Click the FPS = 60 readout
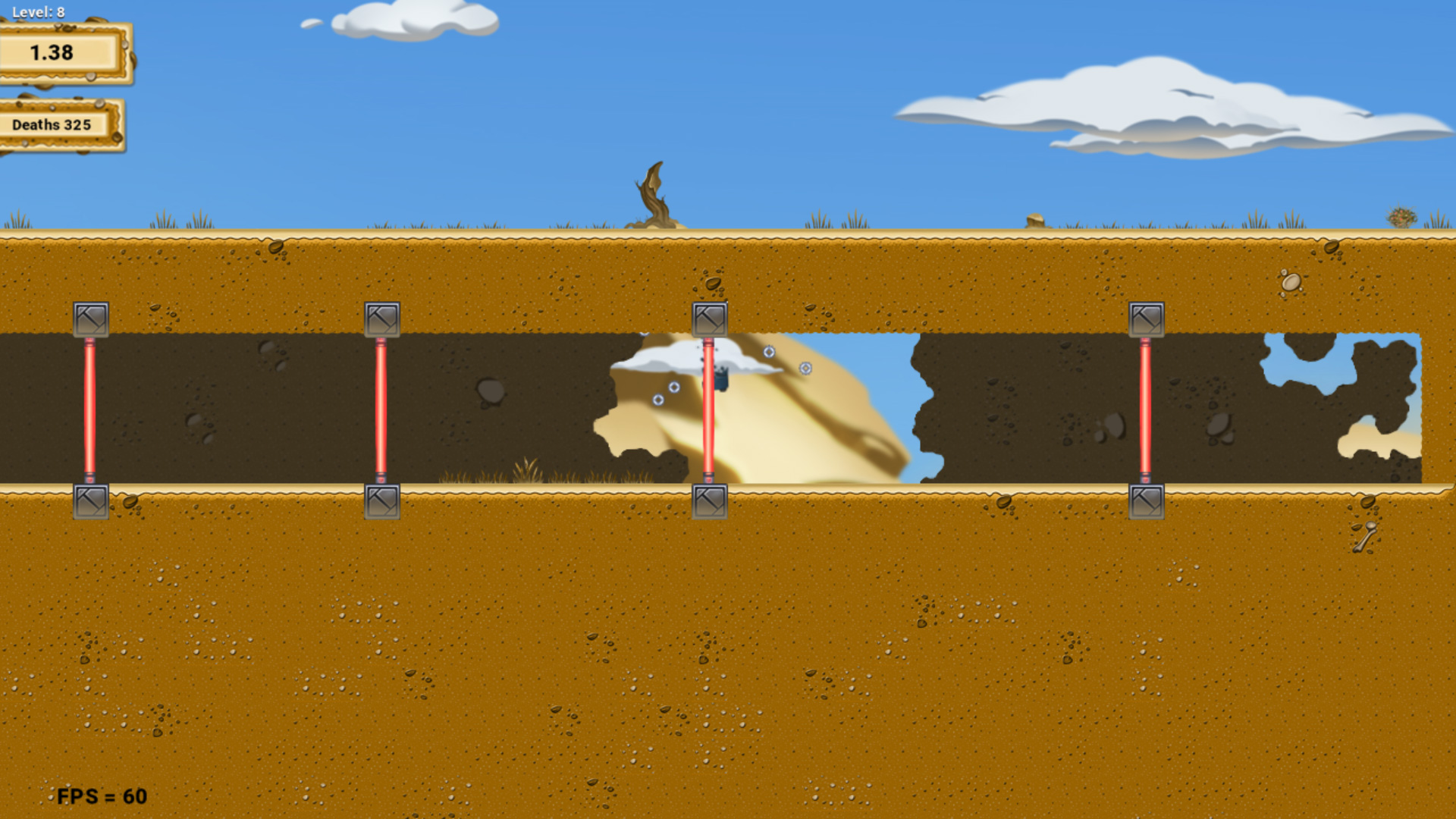 point(102,796)
